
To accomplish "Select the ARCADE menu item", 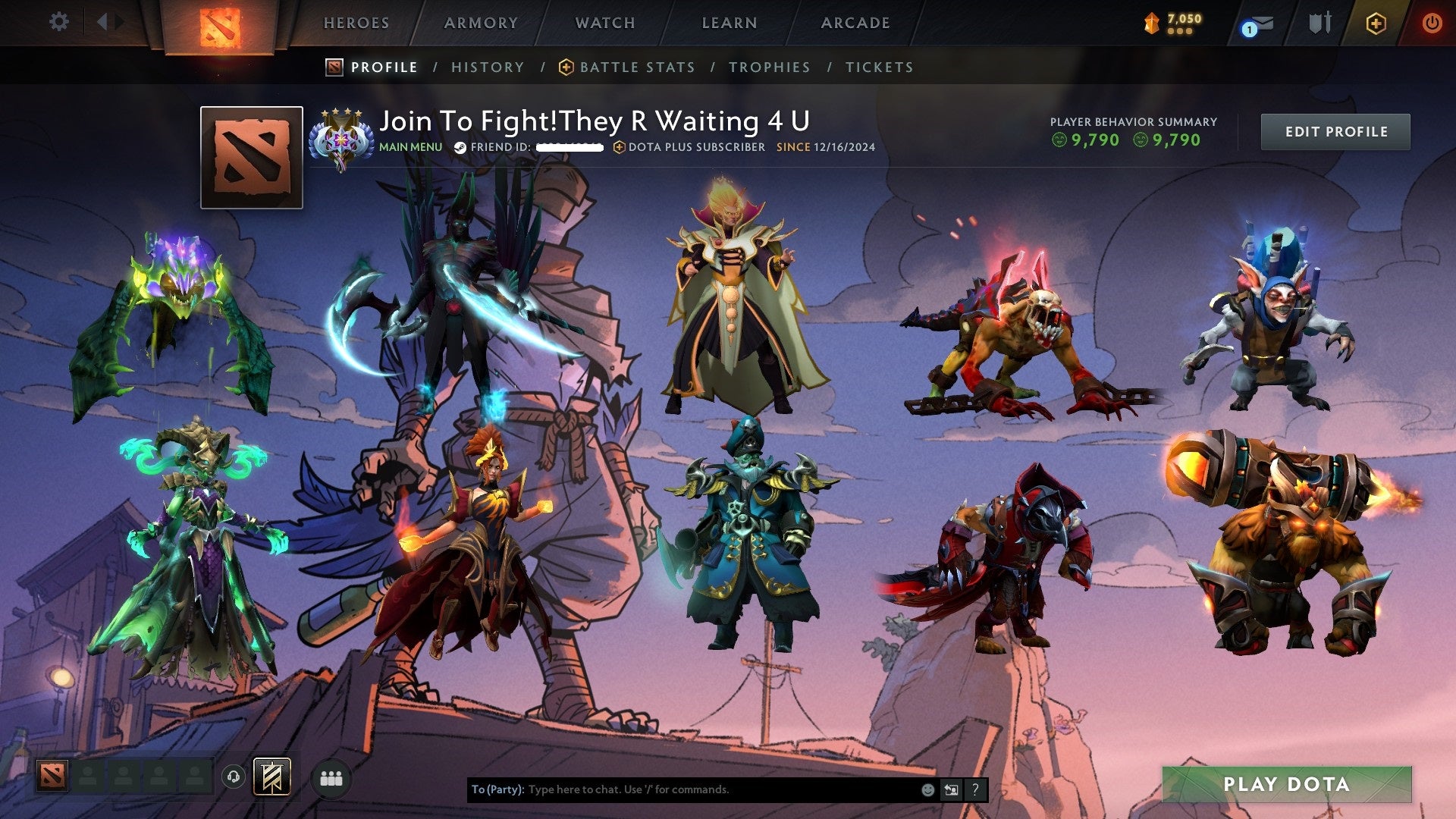I will (855, 23).
